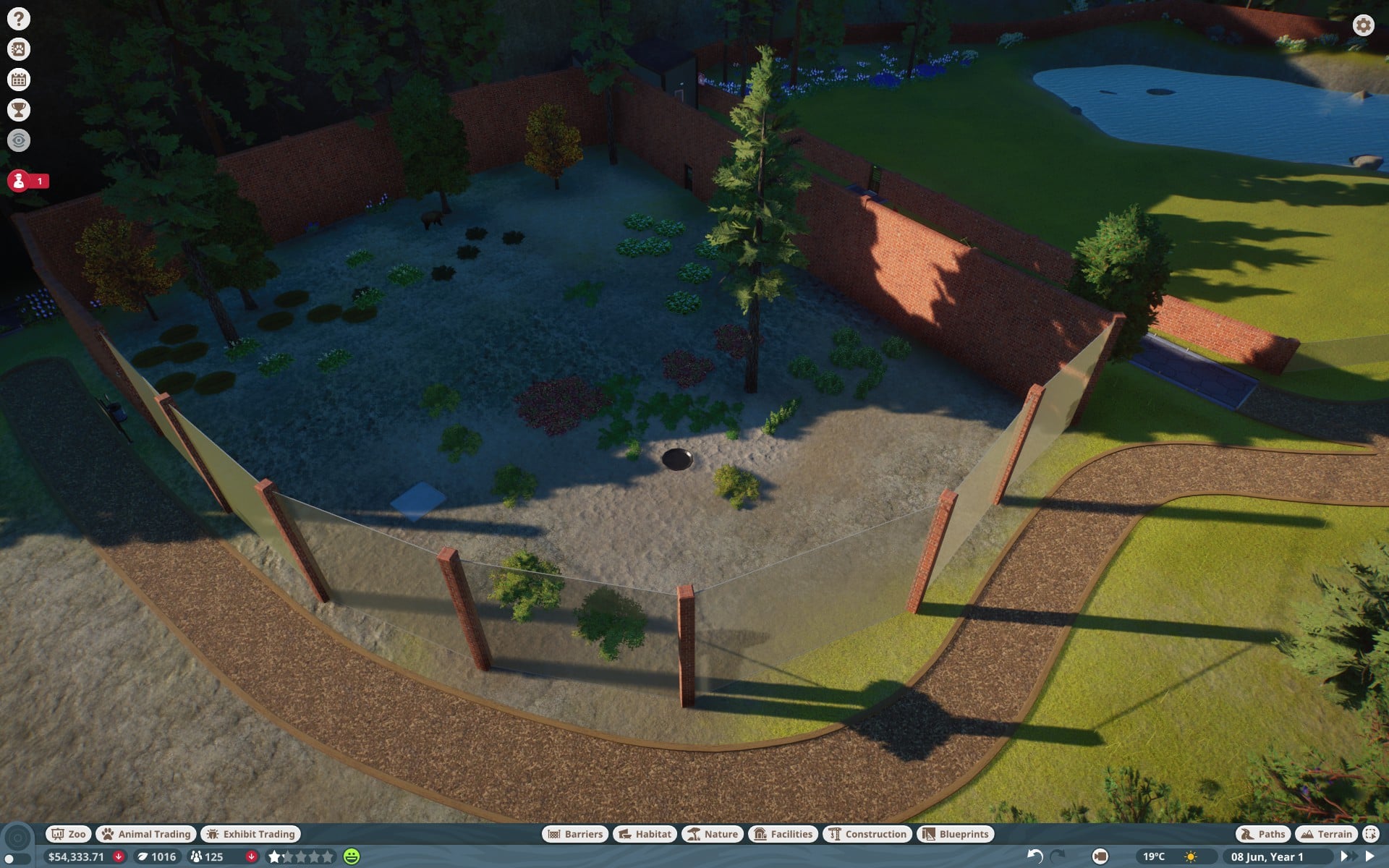Viewport: 1389px width, 868px height.
Task: Open the Nature build menu
Action: coord(712,834)
